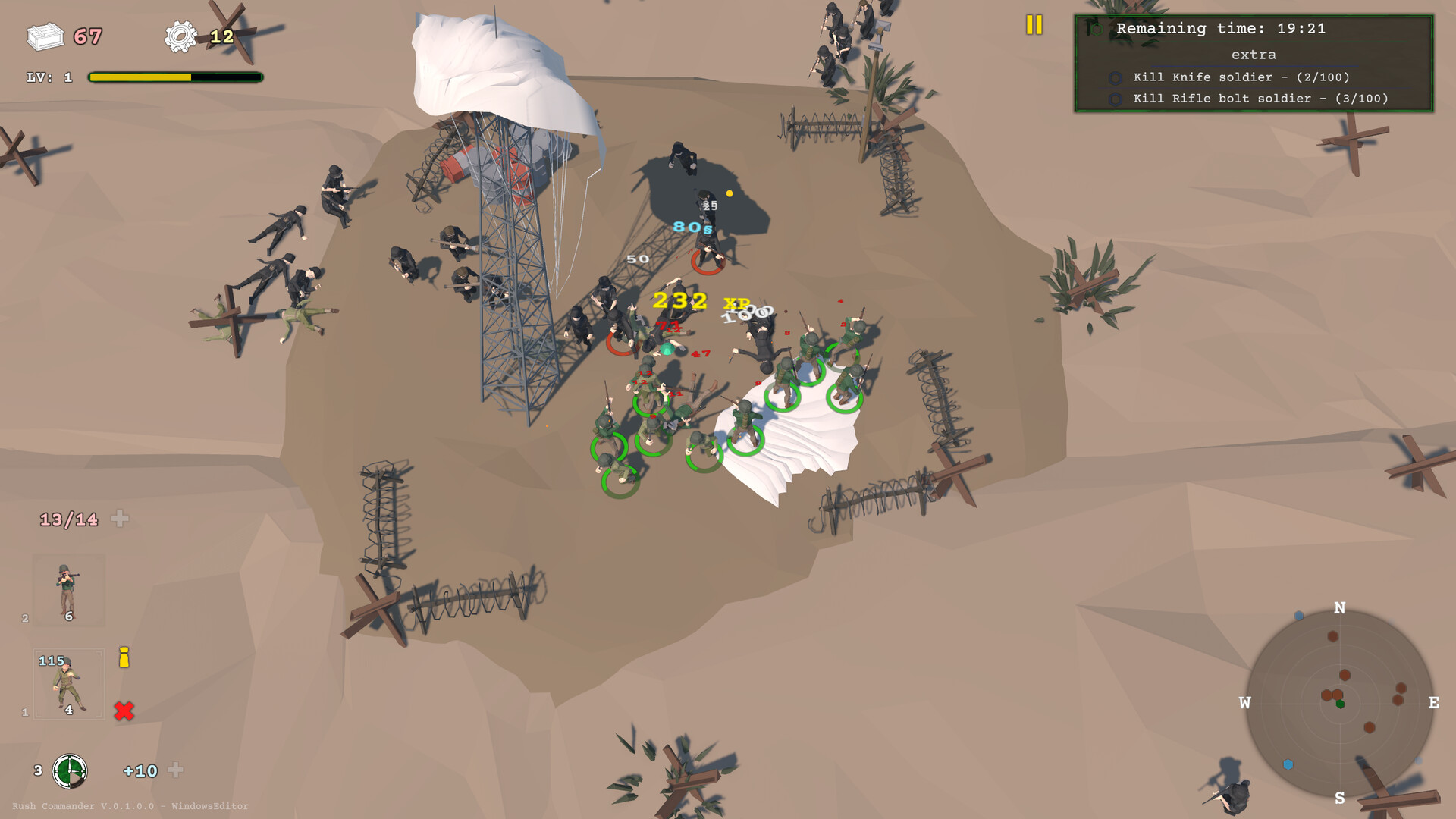The height and width of the screenshot is (819, 1456).
Task: Expand the extra objectives panel
Action: [x=1255, y=54]
